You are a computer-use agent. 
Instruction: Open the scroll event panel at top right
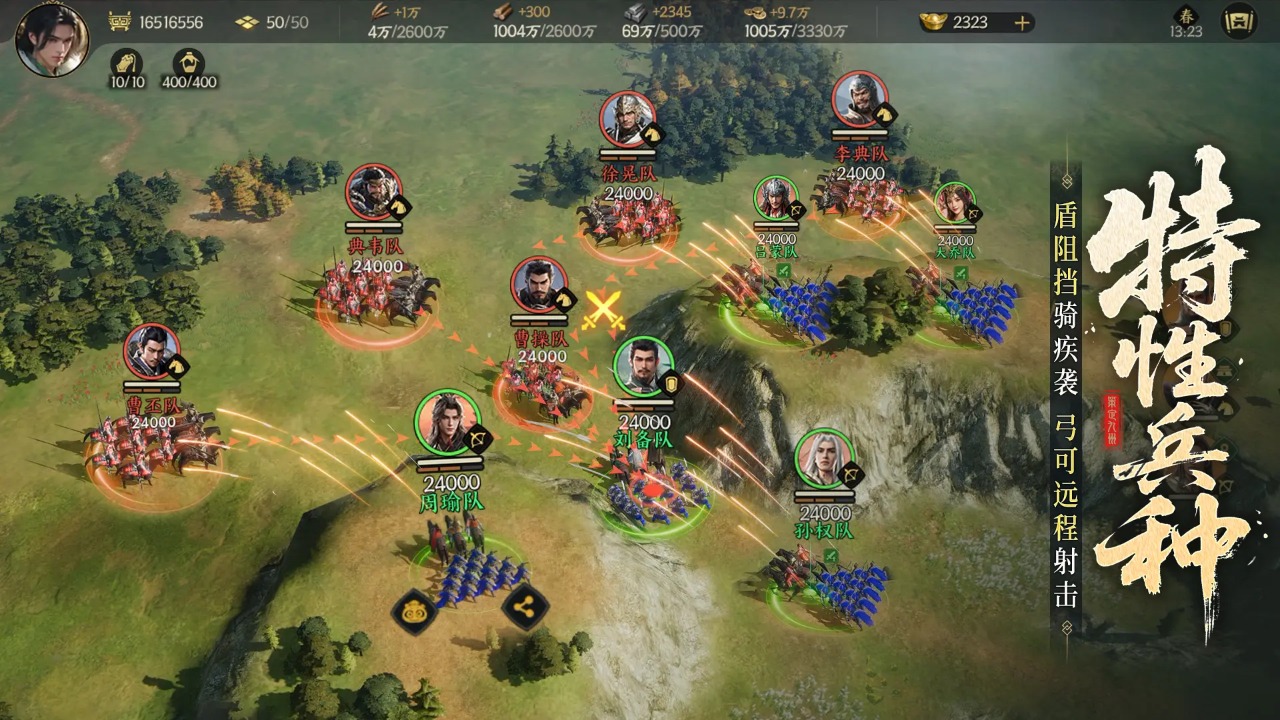[x=1238, y=22]
